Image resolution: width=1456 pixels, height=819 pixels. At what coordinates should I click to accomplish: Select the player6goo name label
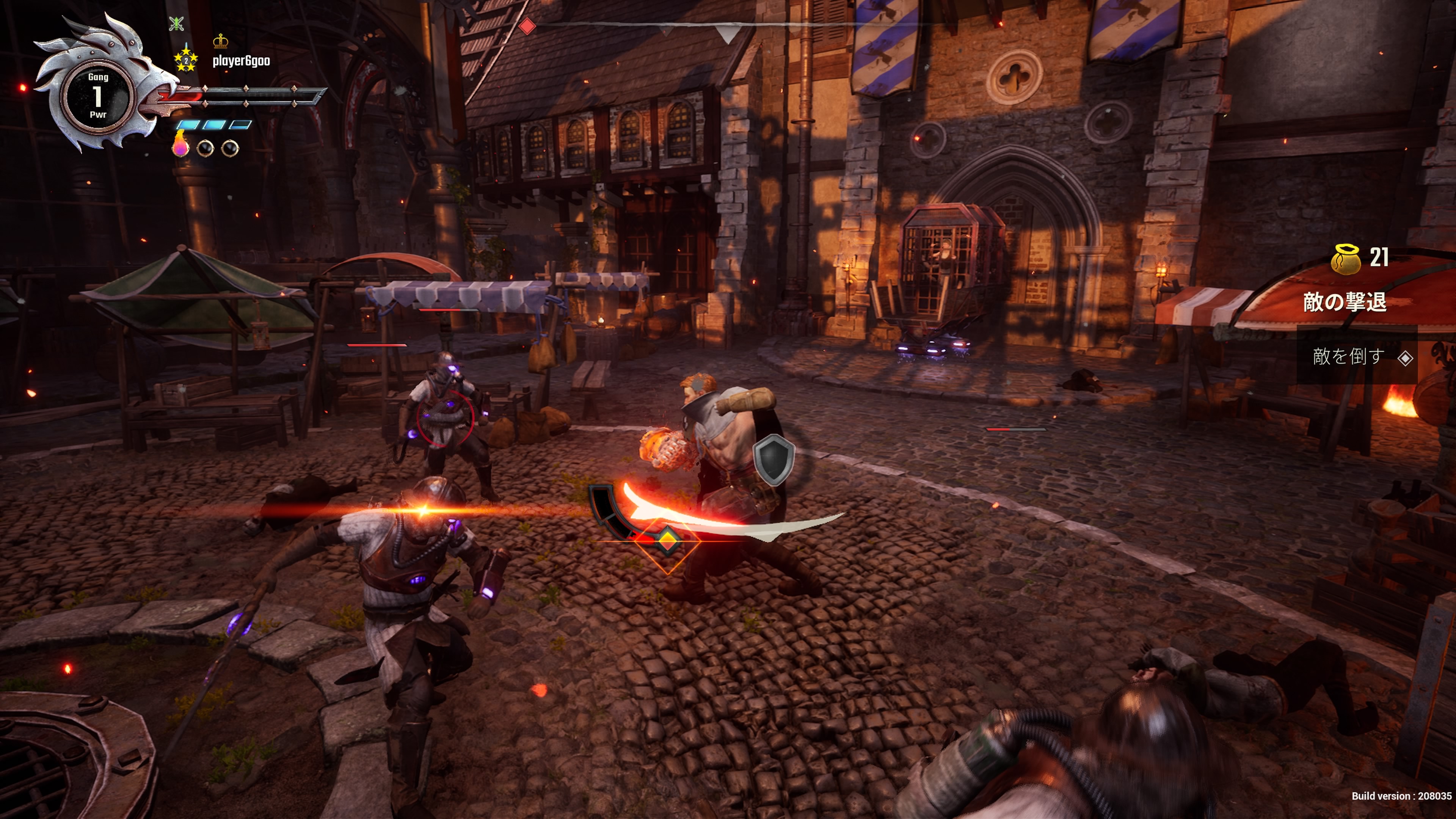coord(242,61)
